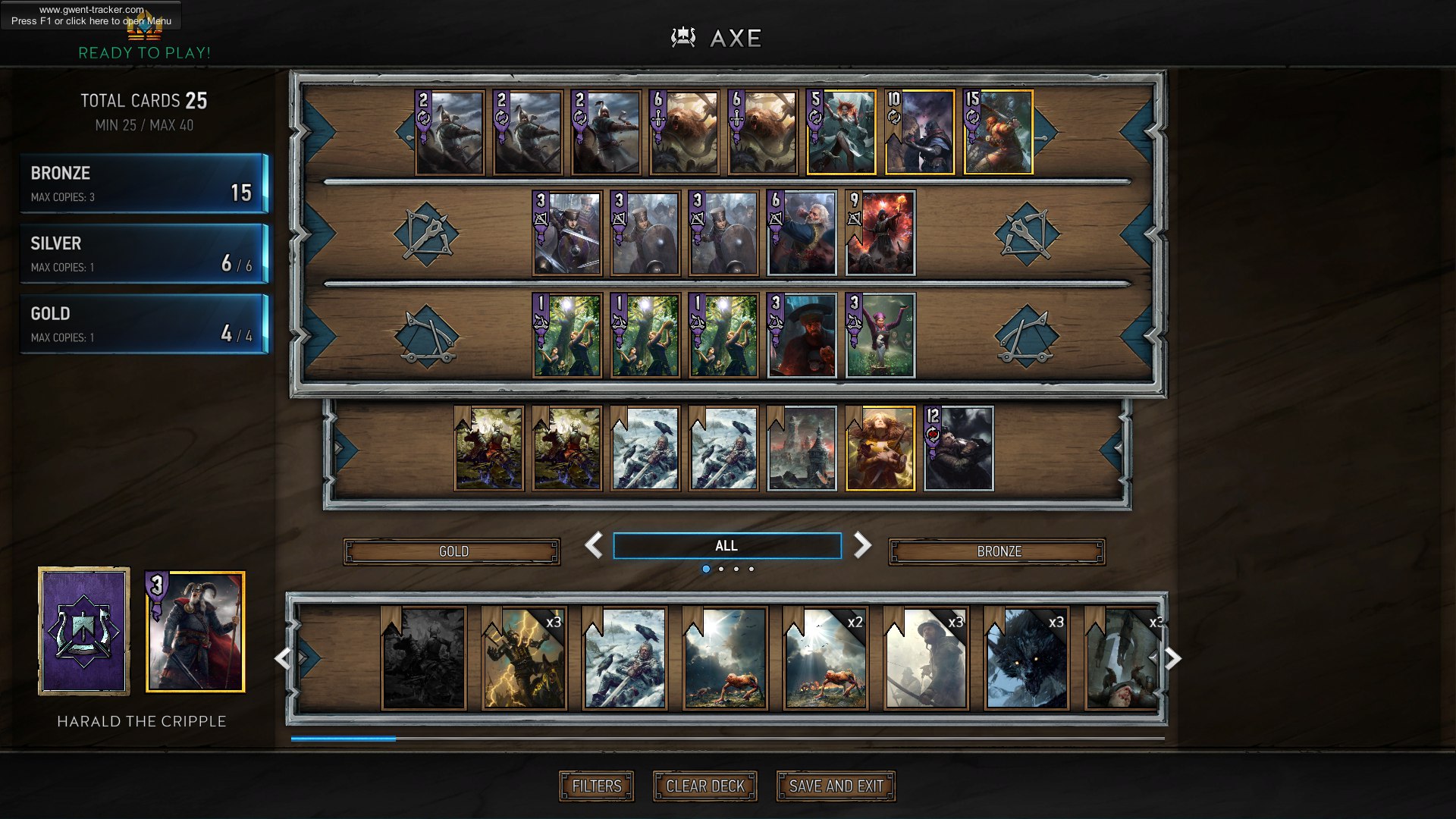
Task: Open the Filters panel
Action: (x=596, y=786)
